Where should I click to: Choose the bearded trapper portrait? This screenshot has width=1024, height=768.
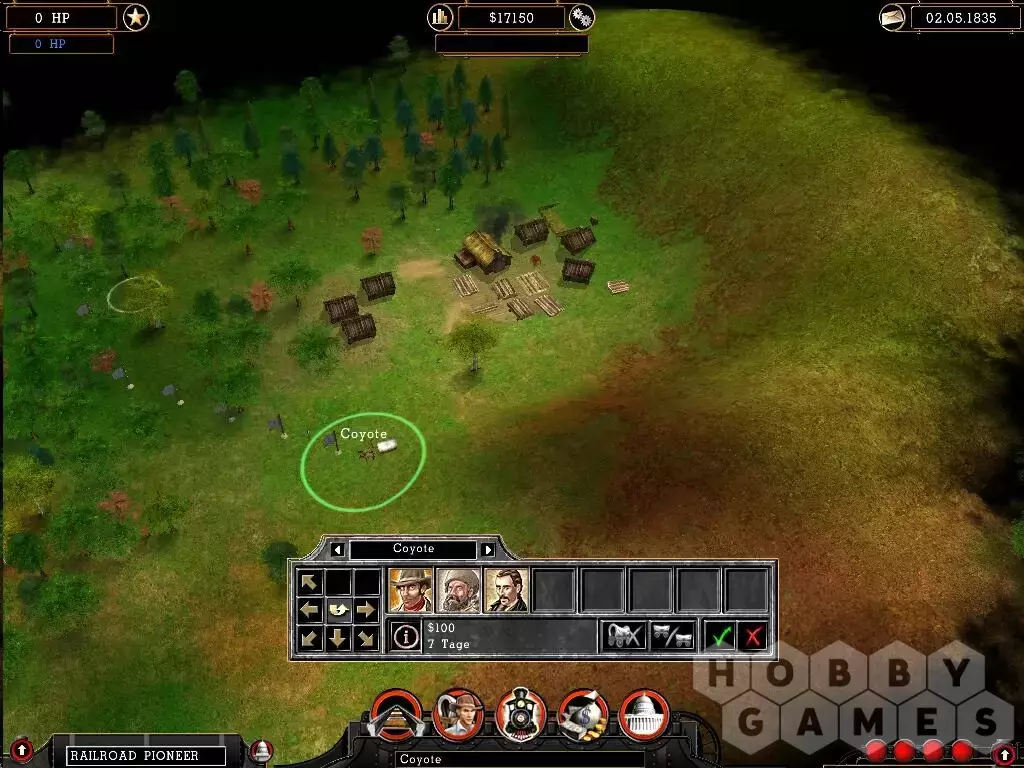(x=458, y=590)
